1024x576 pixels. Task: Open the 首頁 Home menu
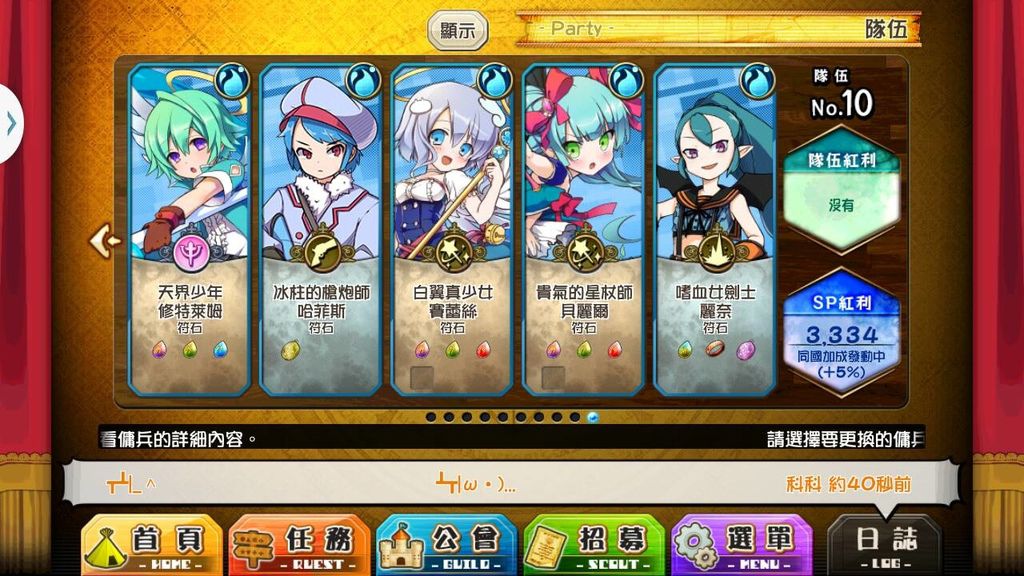[151, 545]
